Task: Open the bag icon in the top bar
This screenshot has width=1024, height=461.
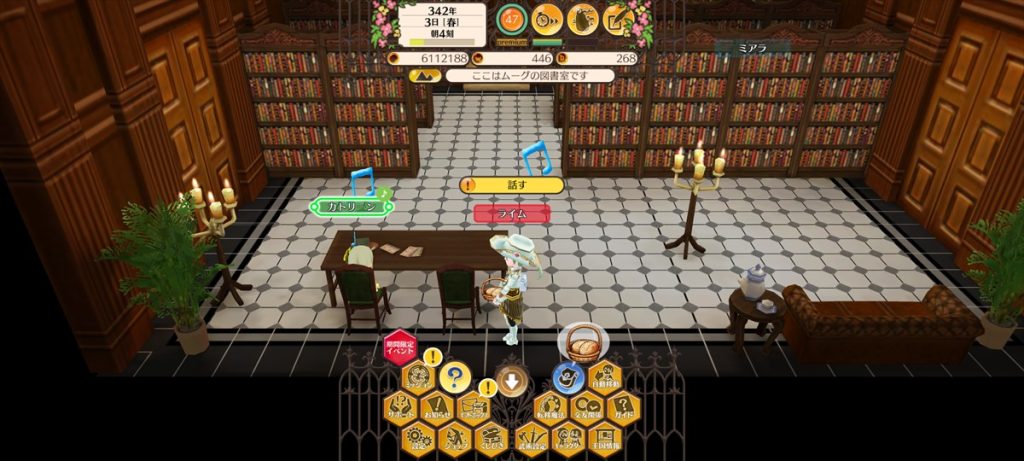Action: pos(582,18)
